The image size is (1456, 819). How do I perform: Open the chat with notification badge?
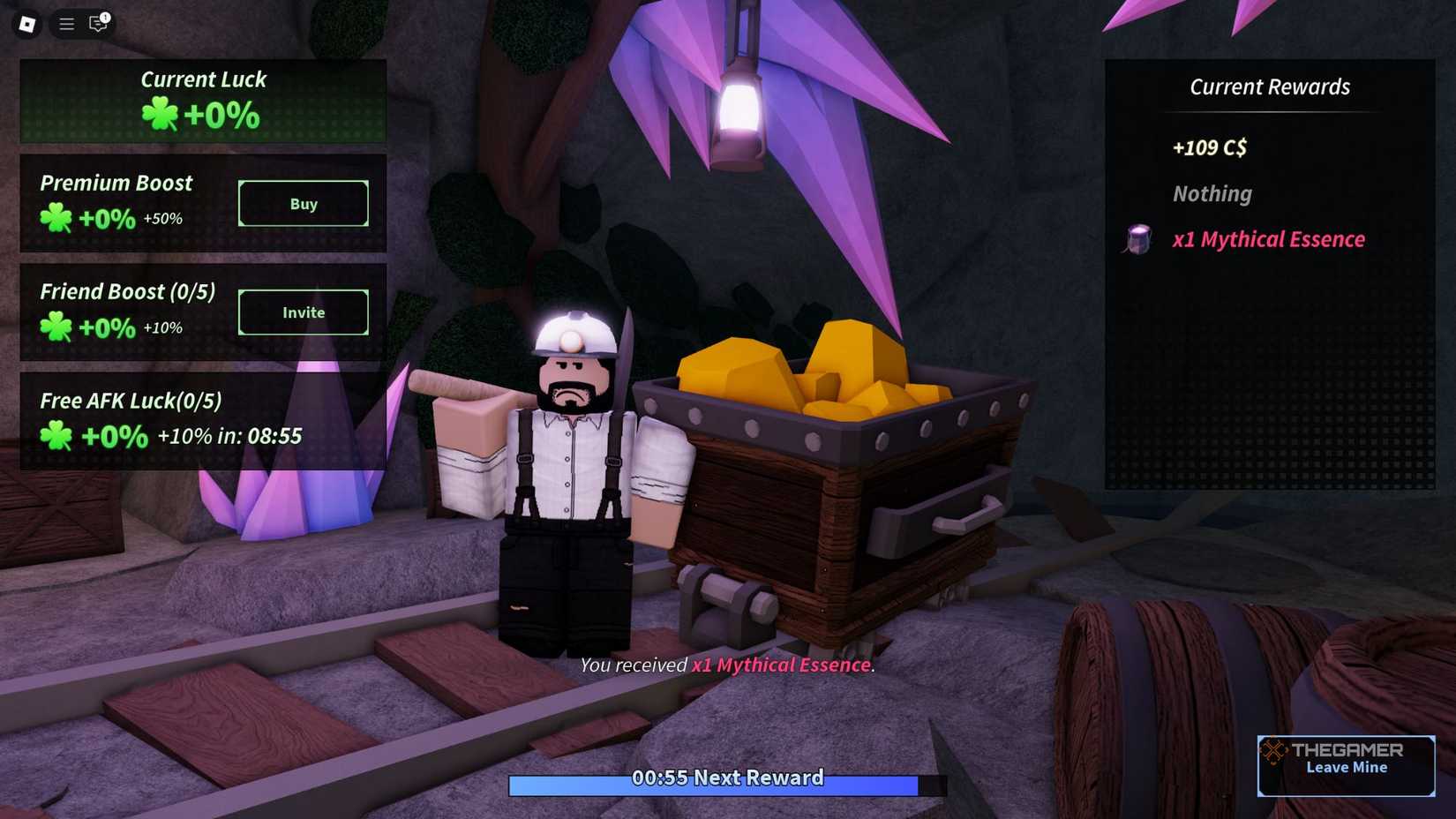(97, 24)
